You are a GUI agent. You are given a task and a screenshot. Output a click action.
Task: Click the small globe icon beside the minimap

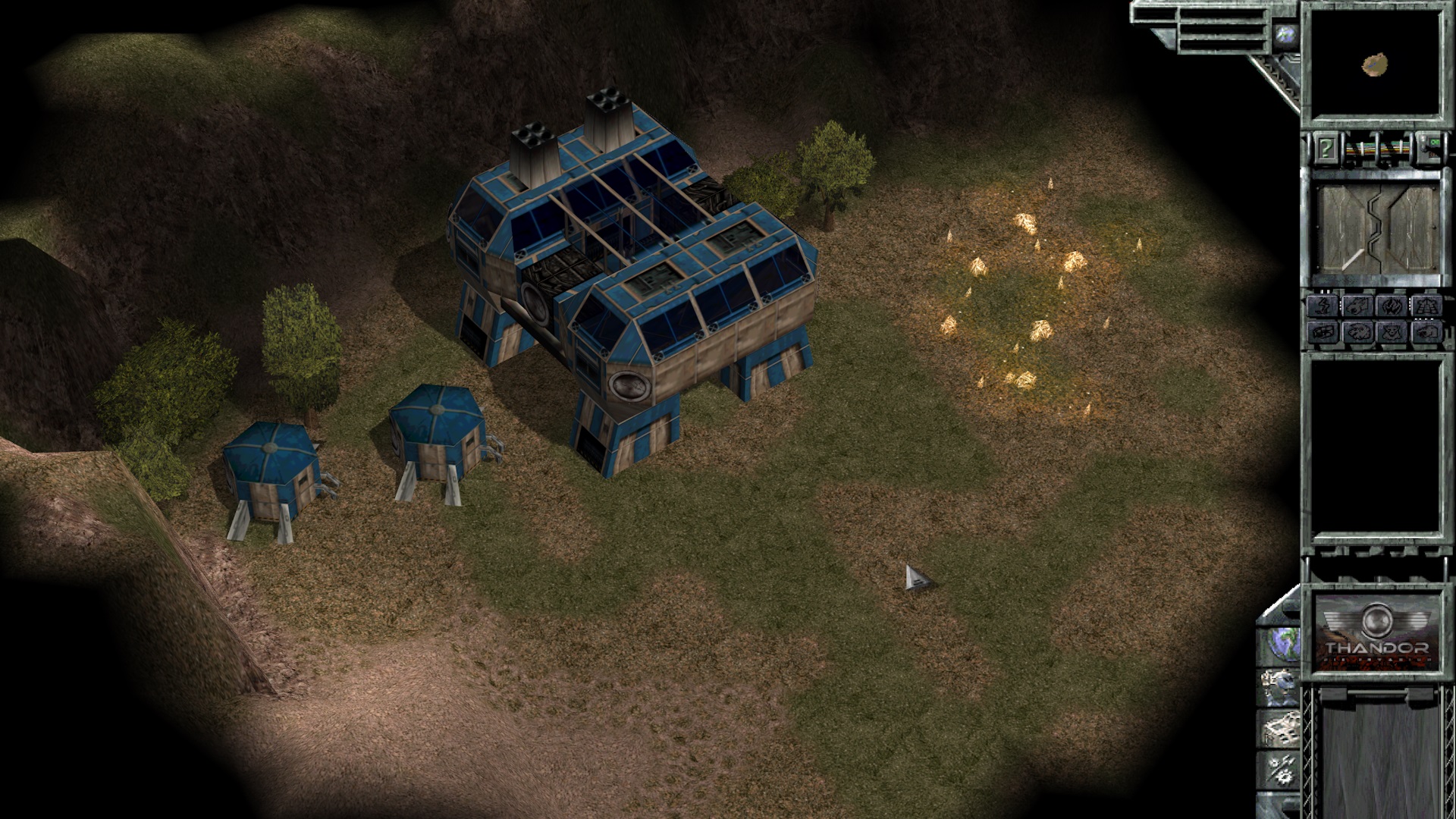[1285, 35]
